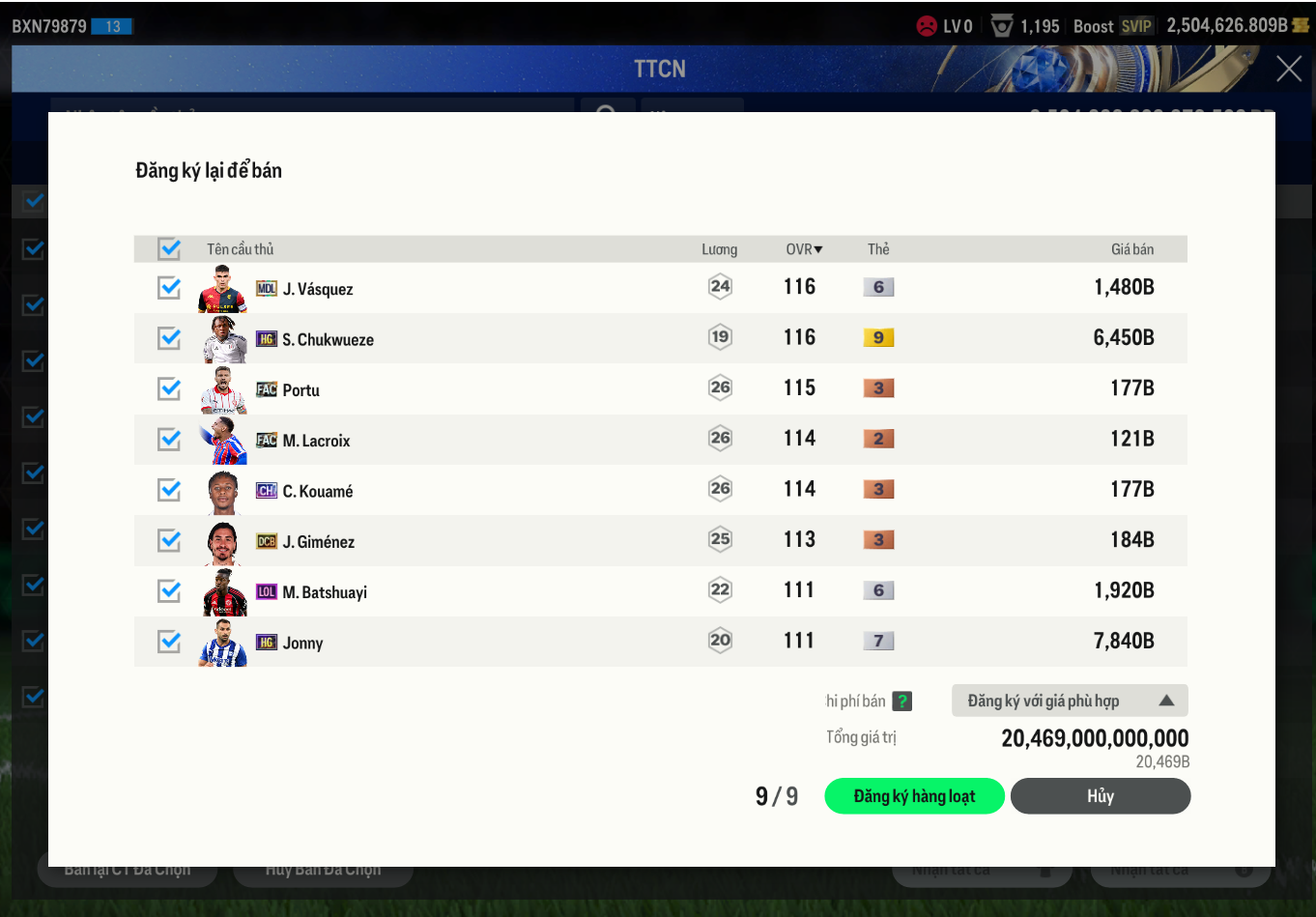Deselect M. Lacroix's checkbox
Image resolution: width=1316 pixels, height=917 pixels.
[x=169, y=440]
